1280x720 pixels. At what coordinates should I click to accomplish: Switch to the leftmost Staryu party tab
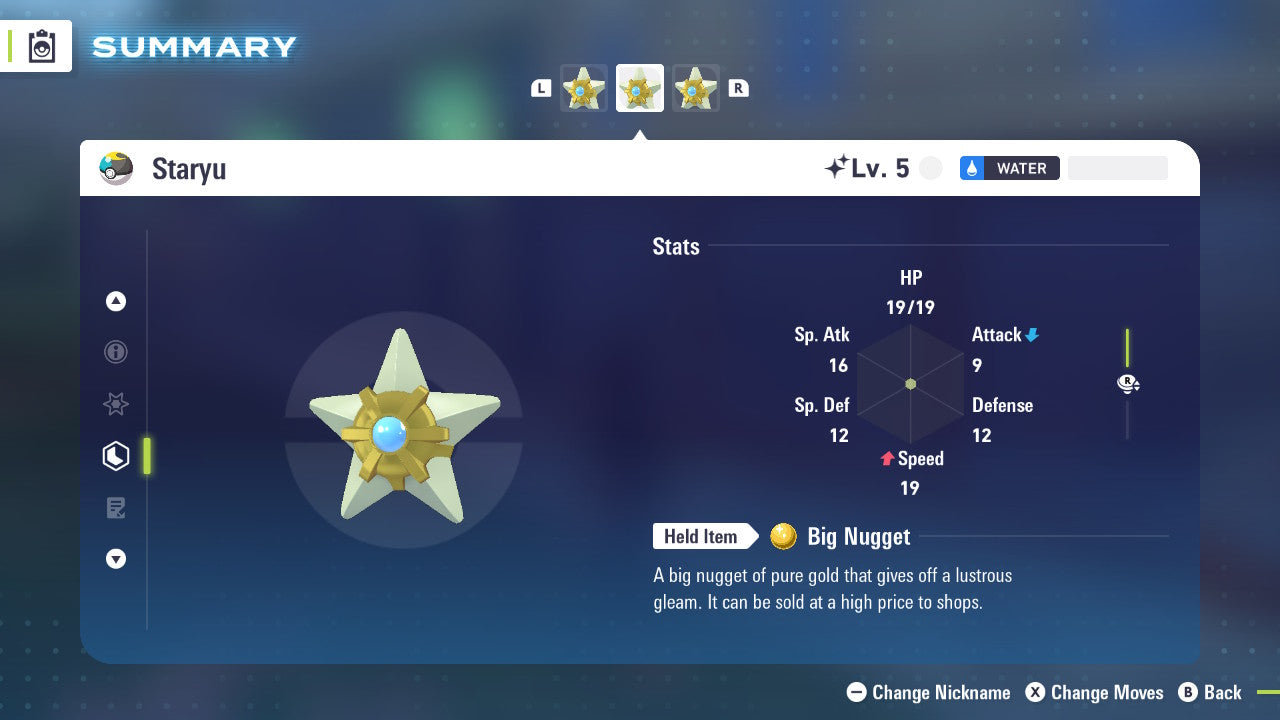tap(584, 88)
